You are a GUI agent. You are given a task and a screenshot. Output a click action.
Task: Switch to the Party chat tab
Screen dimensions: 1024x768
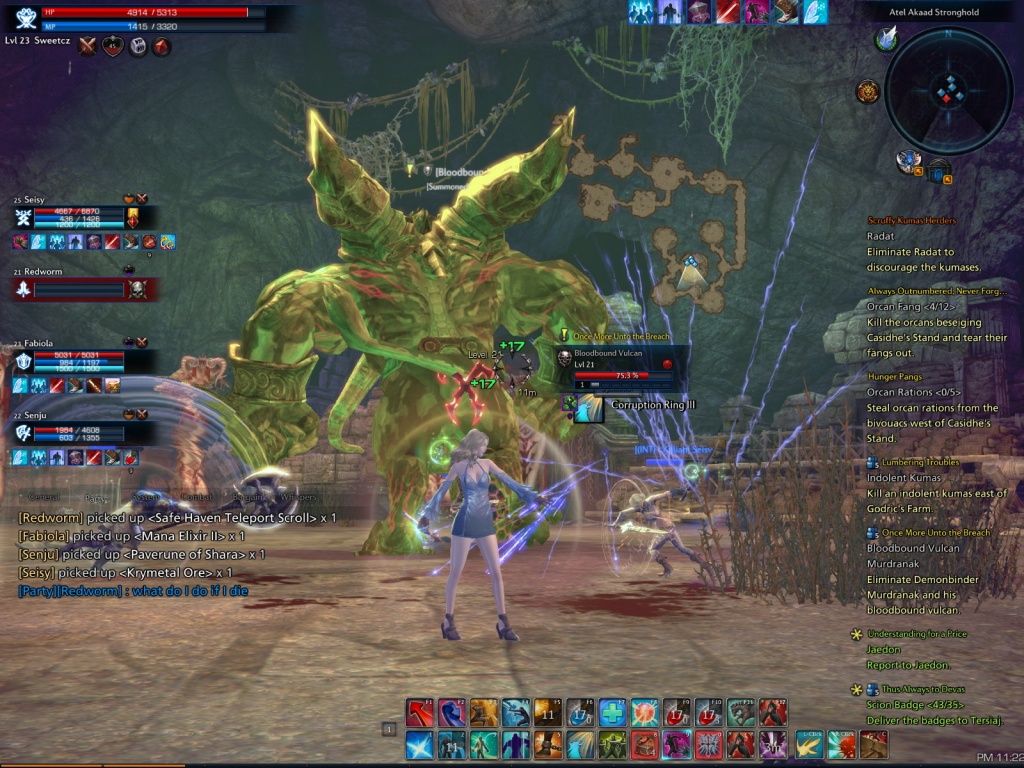[97, 497]
